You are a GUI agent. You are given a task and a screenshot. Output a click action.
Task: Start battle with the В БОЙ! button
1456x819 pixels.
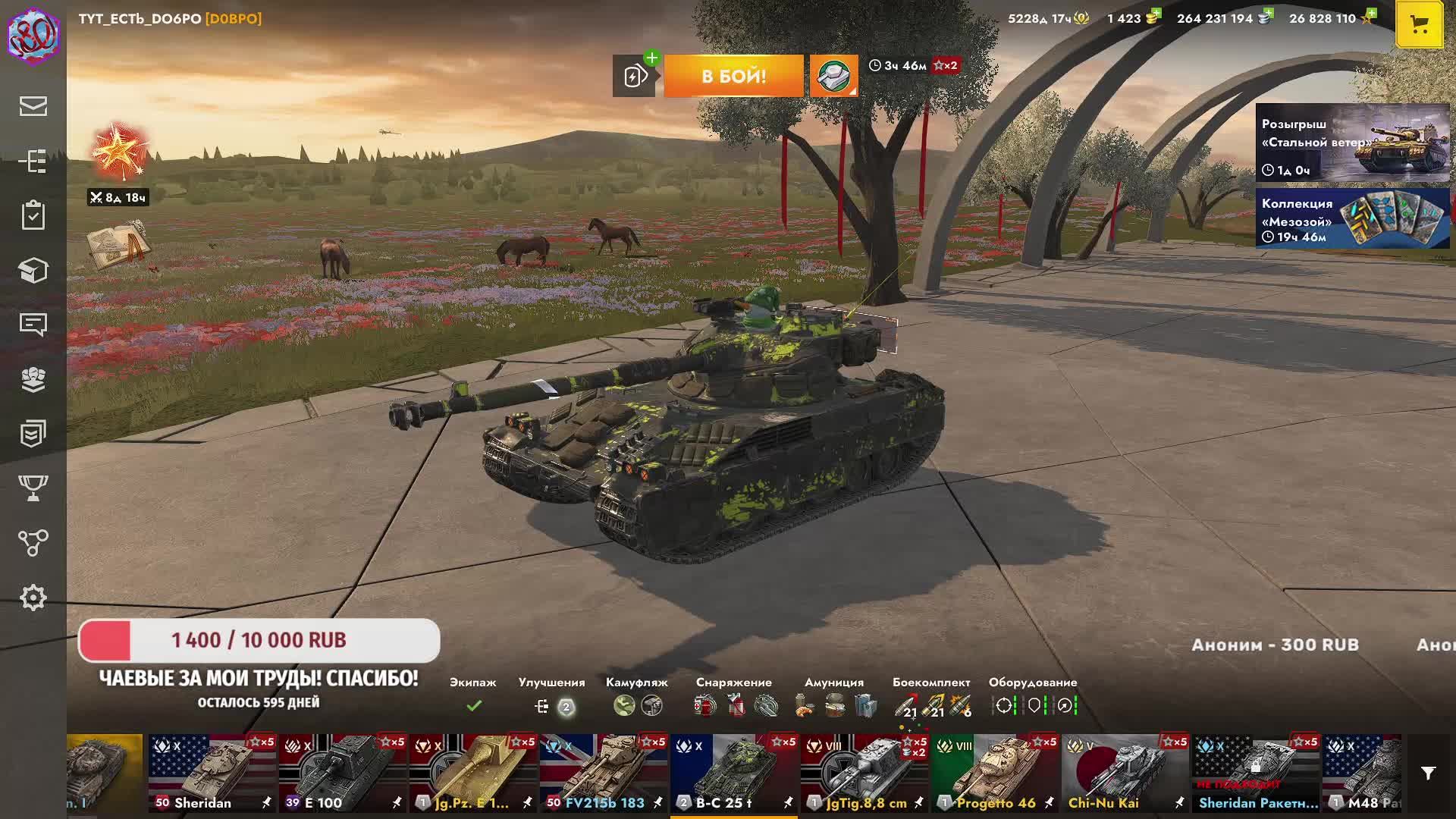click(x=733, y=76)
